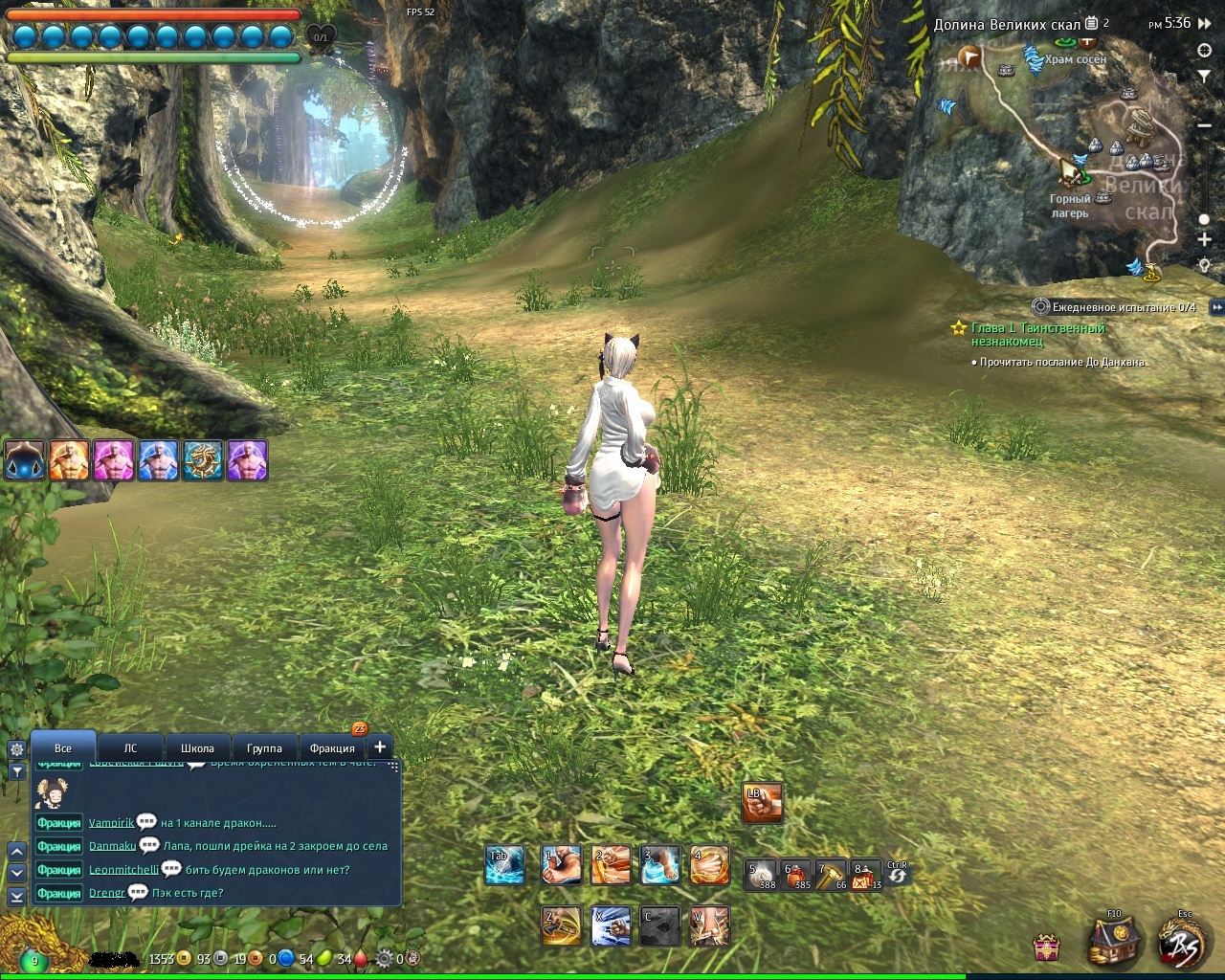The width and height of the screenshot is (1225, 980).
Task: Trigger the blue punch skill on X
Action: [x=610, y=925]
